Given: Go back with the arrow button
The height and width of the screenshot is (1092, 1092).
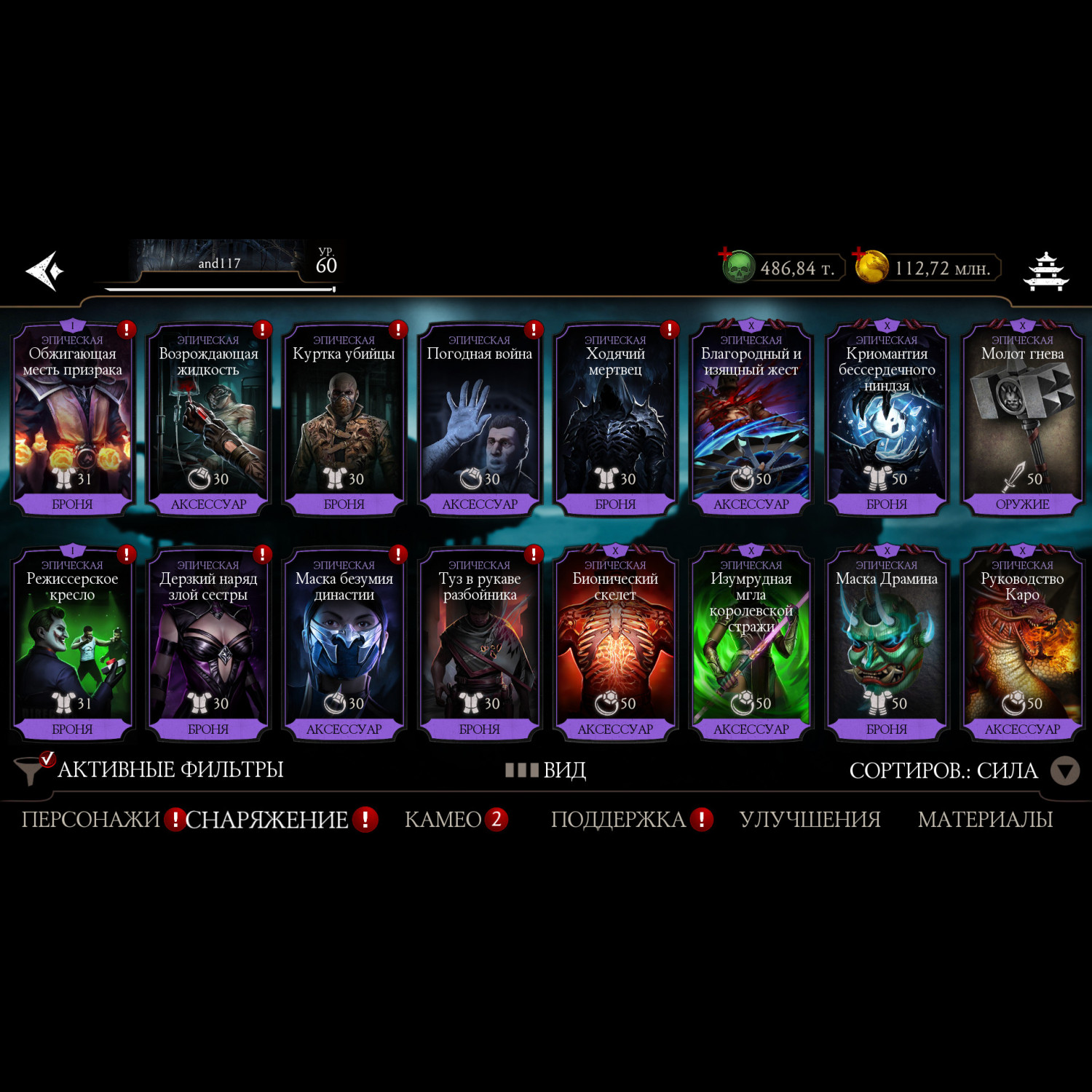Looking at the screenshot, I should [45, 271].
